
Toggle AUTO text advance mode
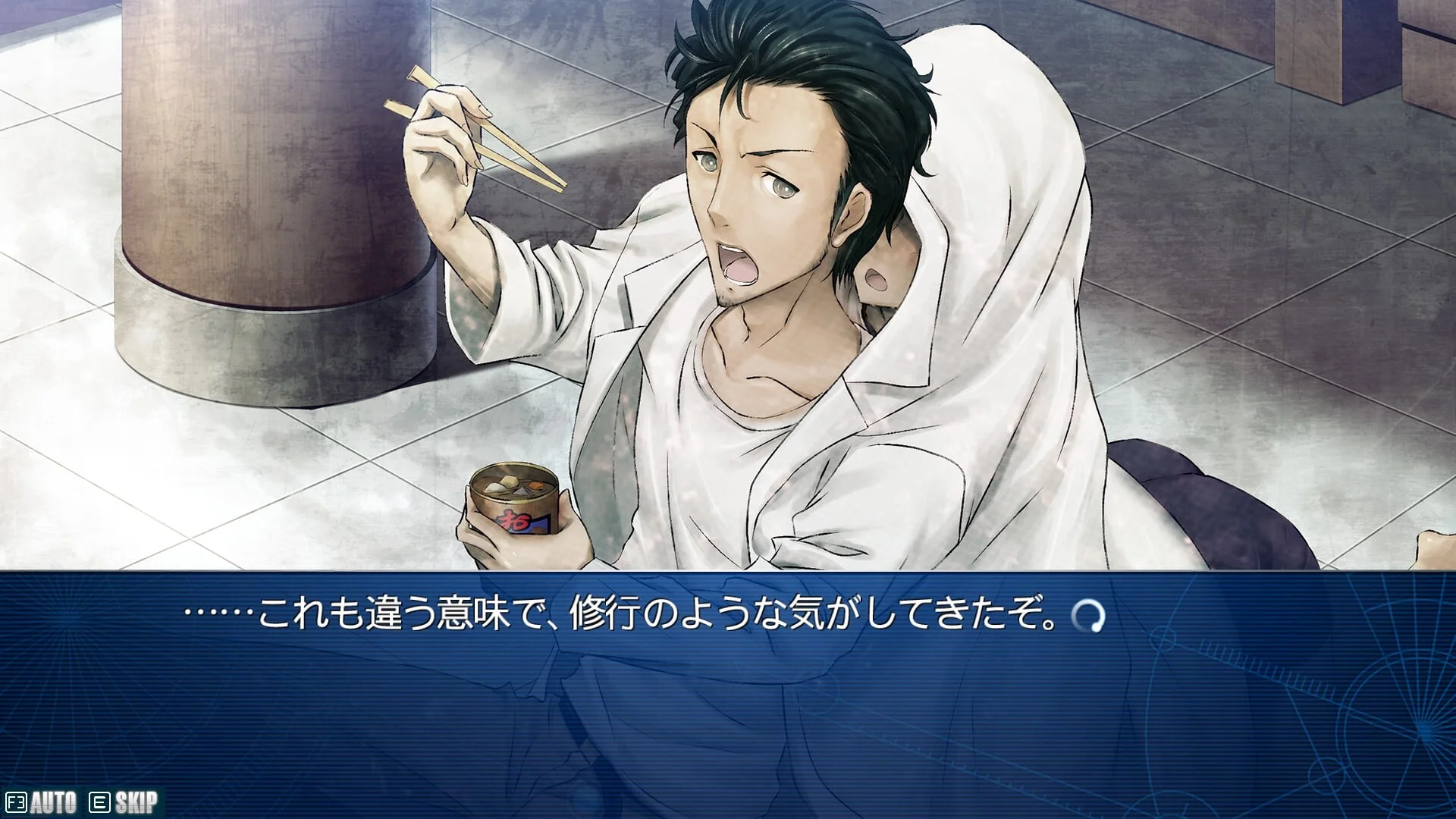(x=42, y=802)
